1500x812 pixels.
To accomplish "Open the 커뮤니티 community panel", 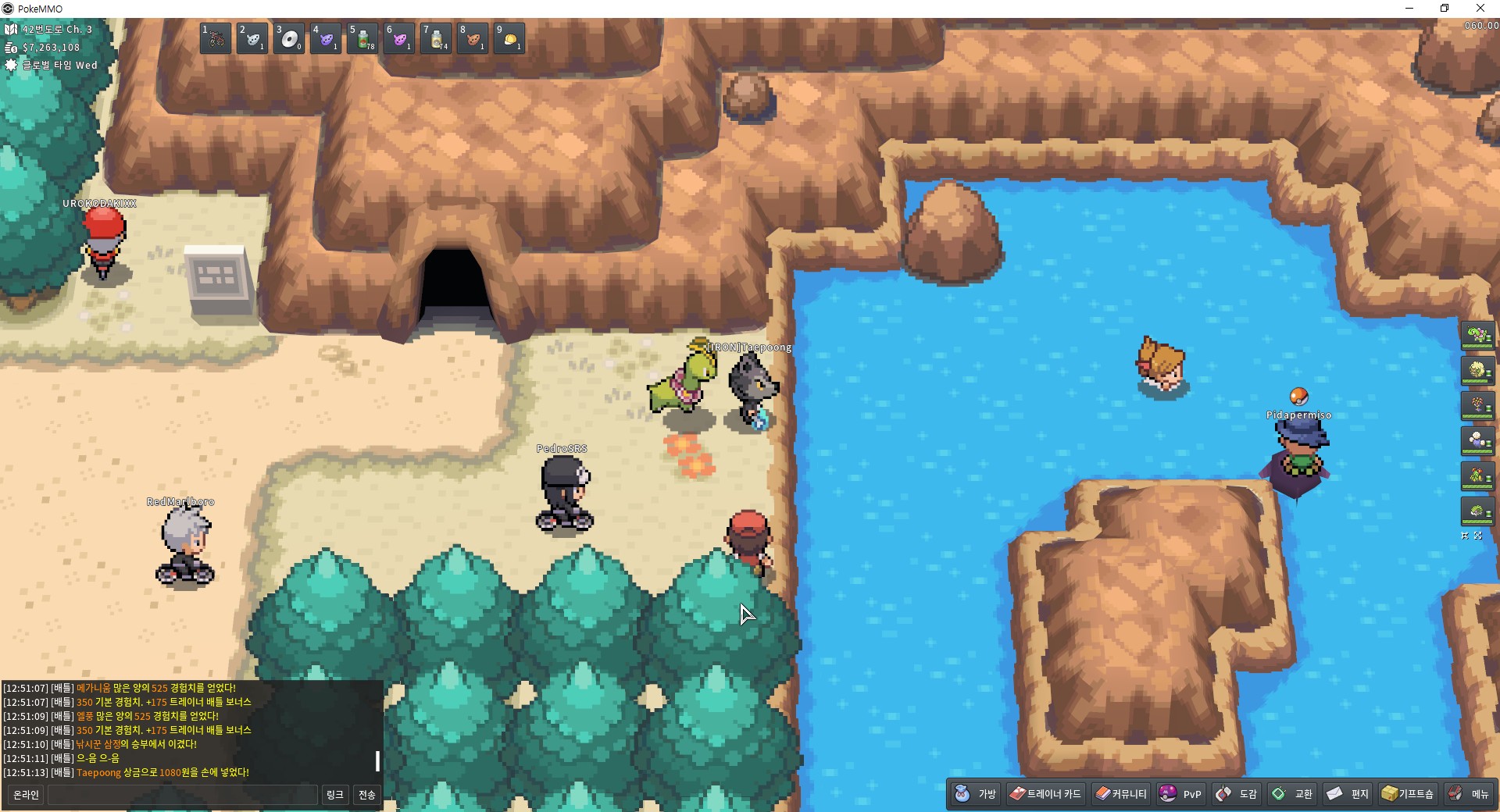I will pyautogui.click(x=1121, y=794).
